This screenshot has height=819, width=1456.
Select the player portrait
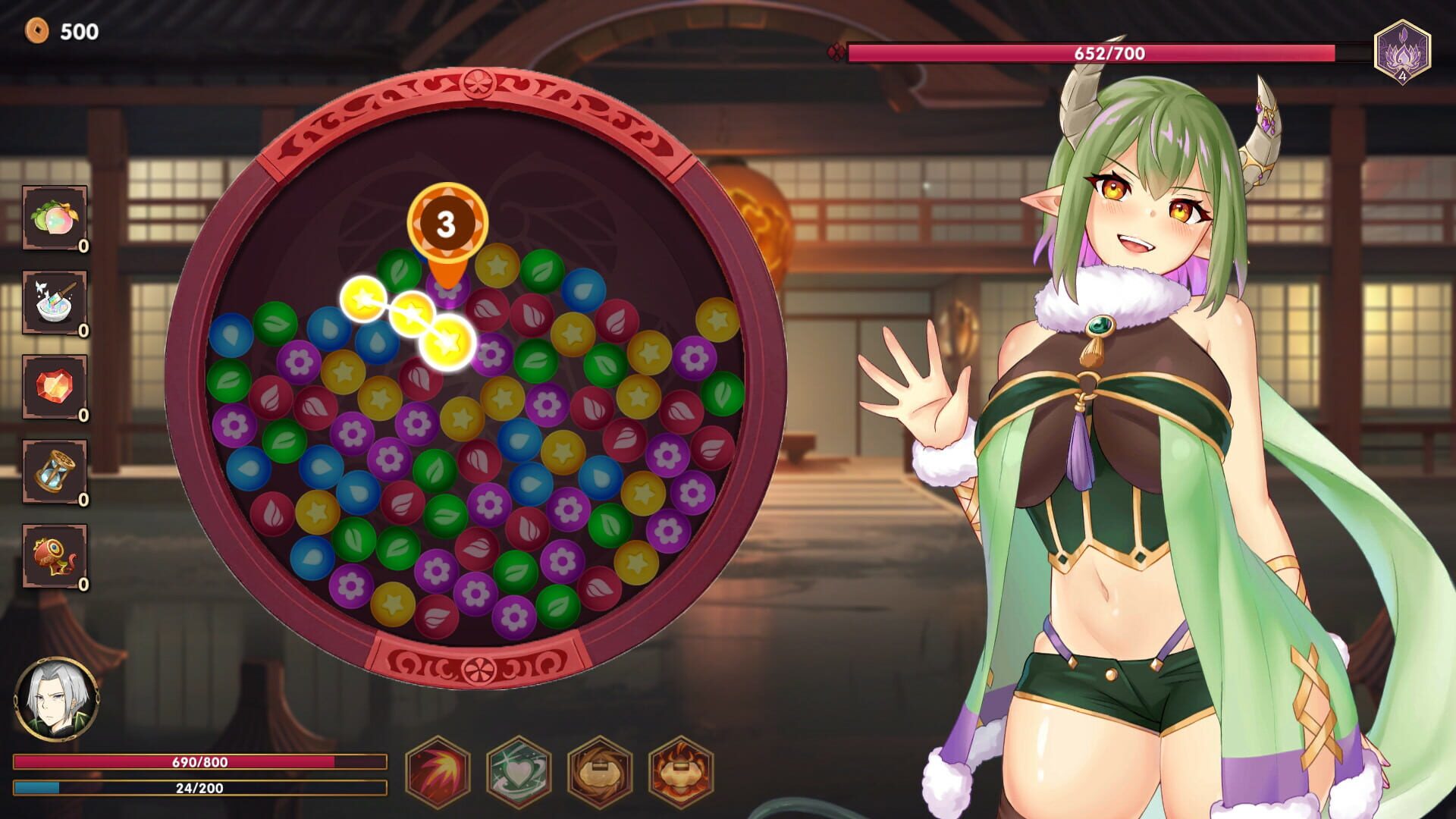tap(57, 699)
